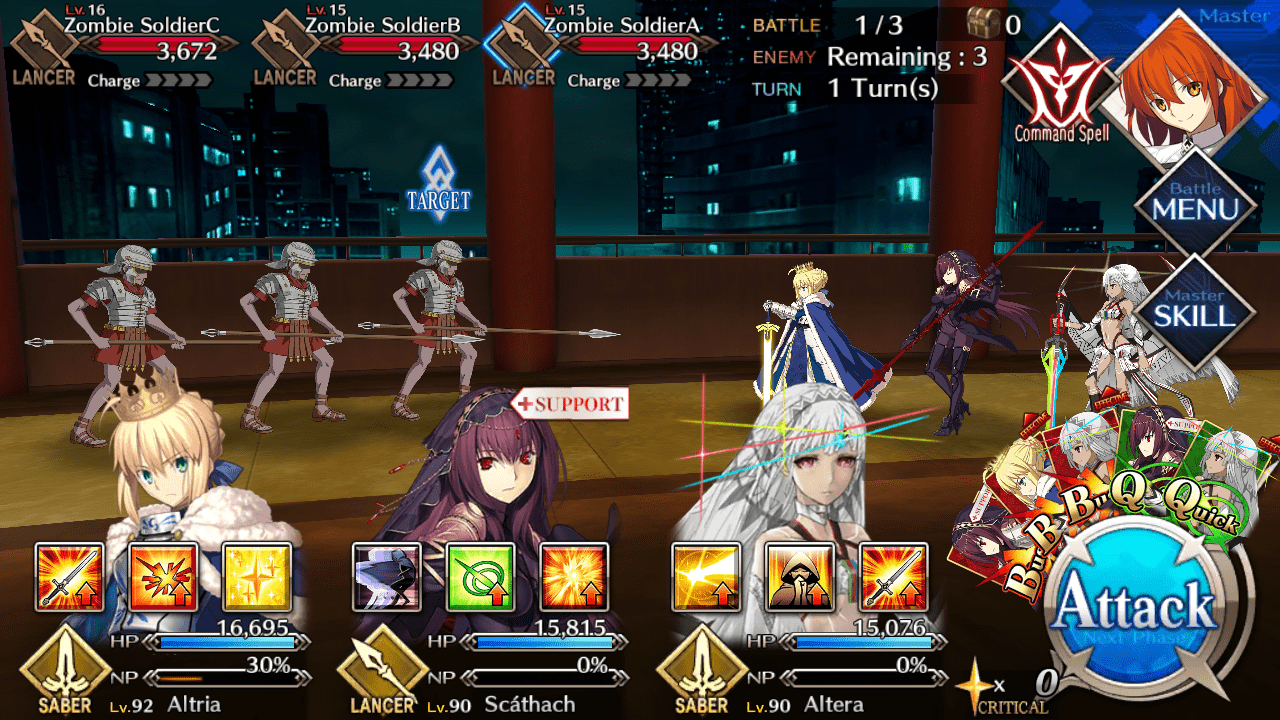1280x720 pixels.
Task: Open the Master Skill panel
Action: click(1196, 311)
